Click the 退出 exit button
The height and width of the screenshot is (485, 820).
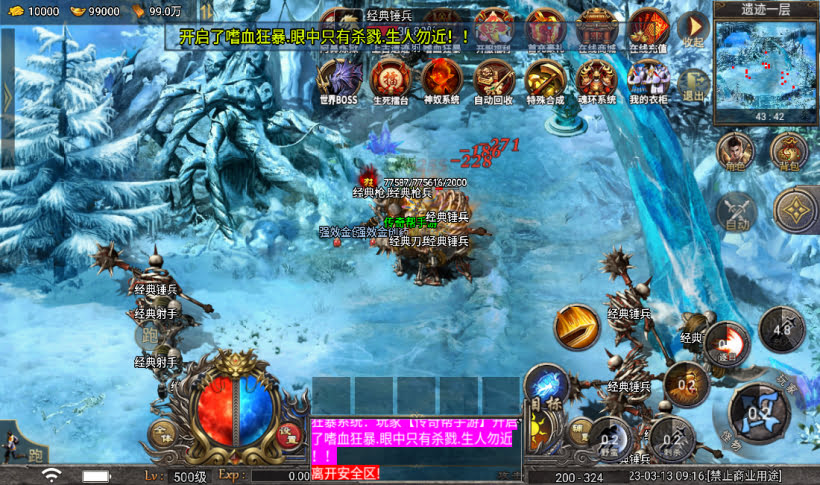[x=692, y=85]
